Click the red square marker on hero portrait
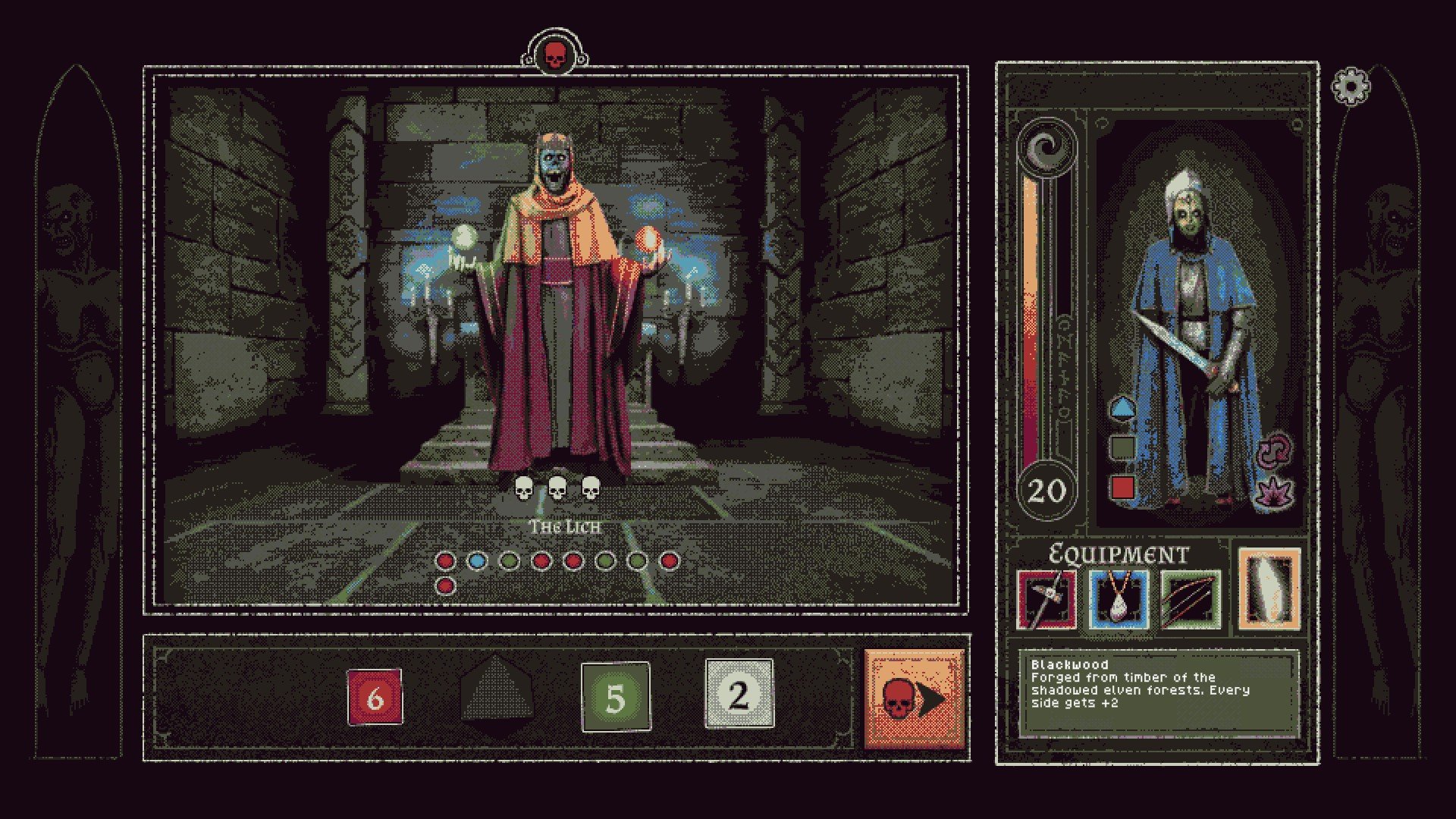This screenshot has height=819, width=1456. [1122, 486]
